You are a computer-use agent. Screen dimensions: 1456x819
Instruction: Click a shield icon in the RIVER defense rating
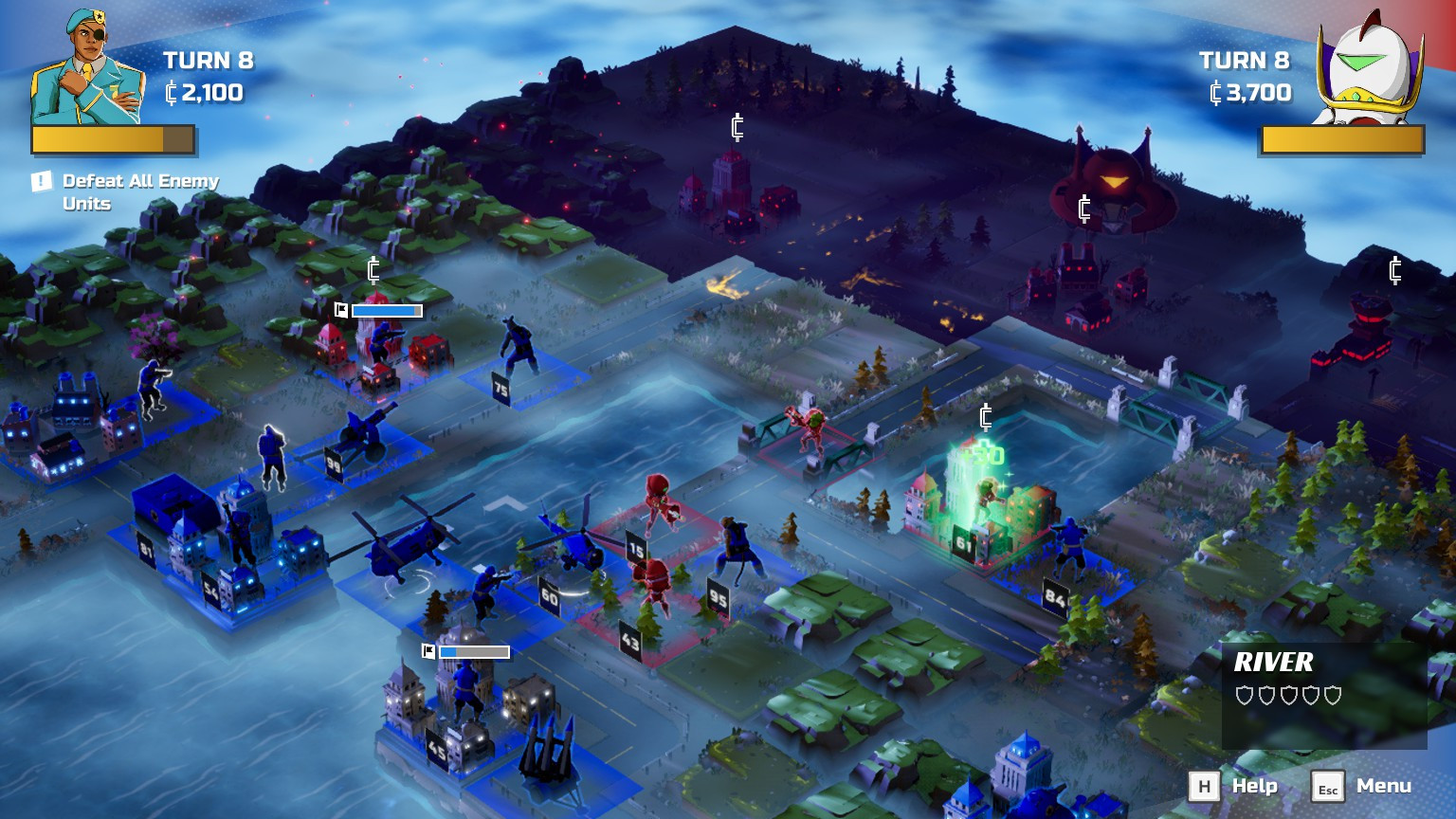coord(1247,695)
